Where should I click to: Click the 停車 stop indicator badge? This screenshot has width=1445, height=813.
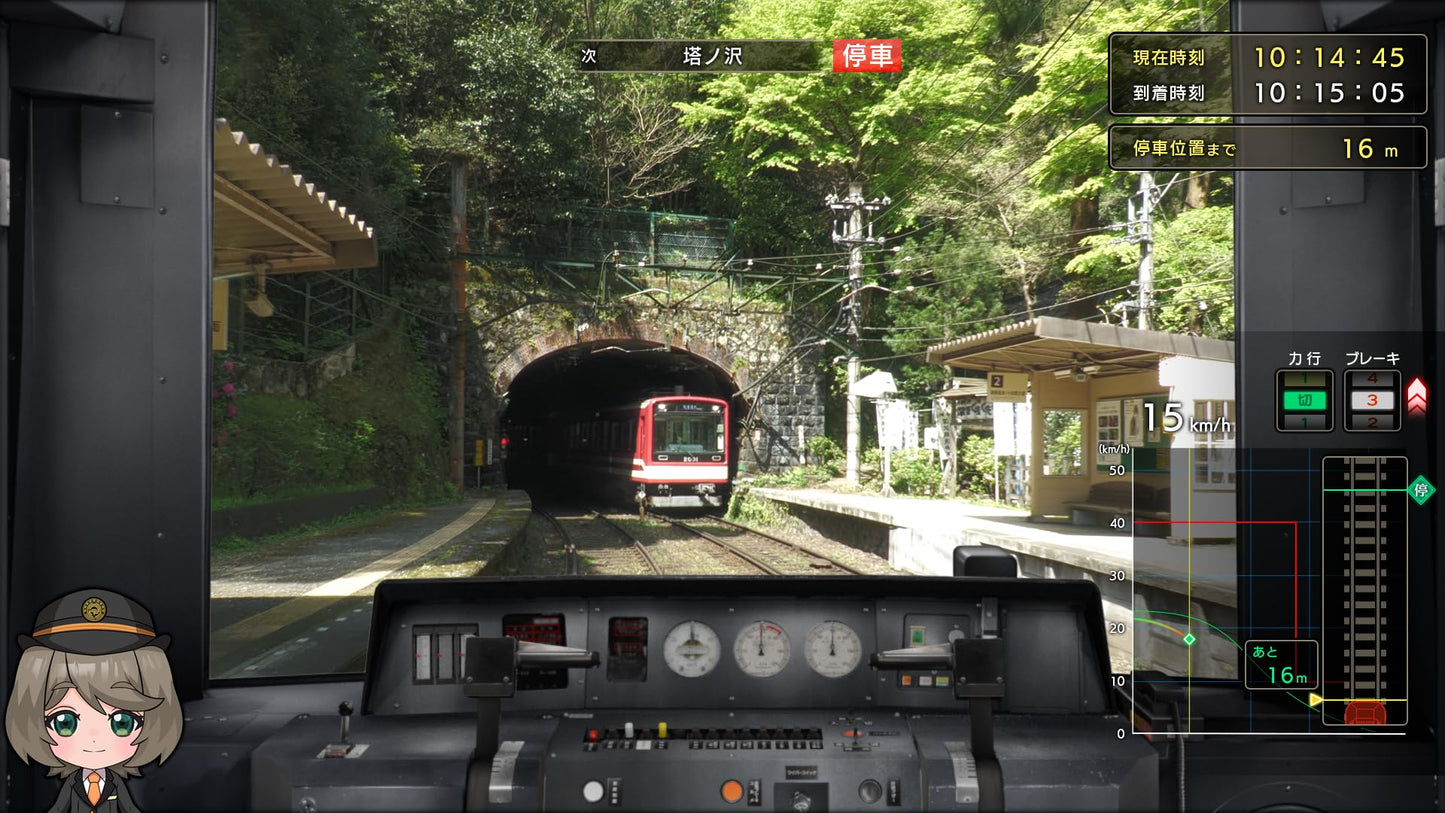pos(868,56)
